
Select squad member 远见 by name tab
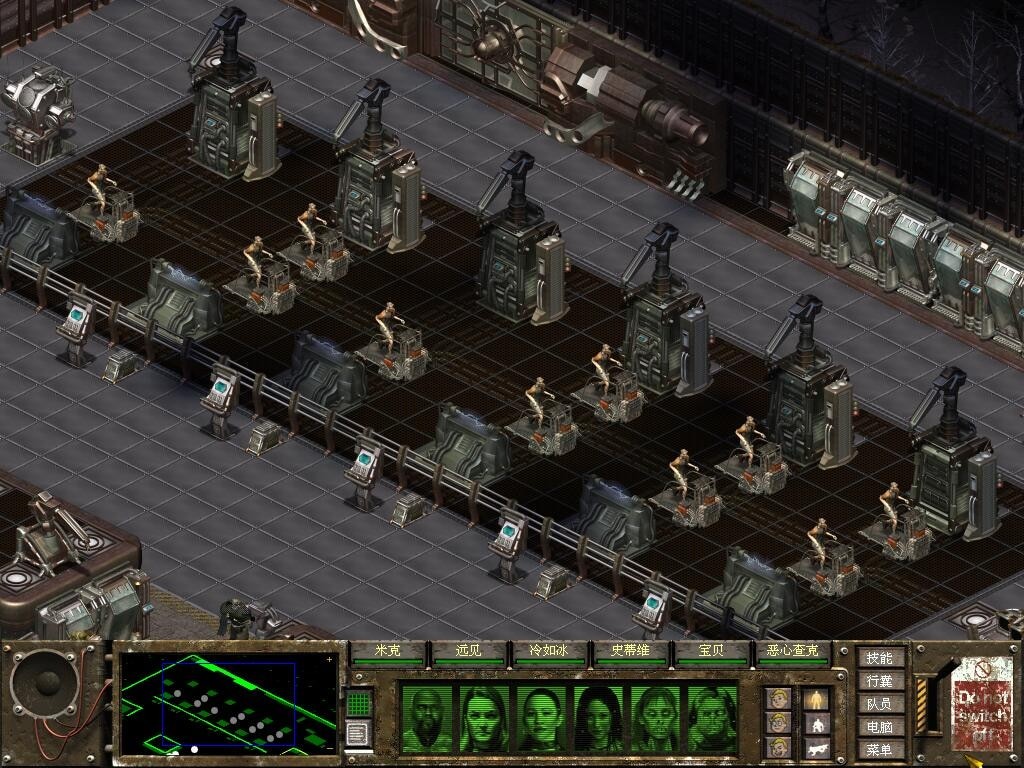click(468, 652)
